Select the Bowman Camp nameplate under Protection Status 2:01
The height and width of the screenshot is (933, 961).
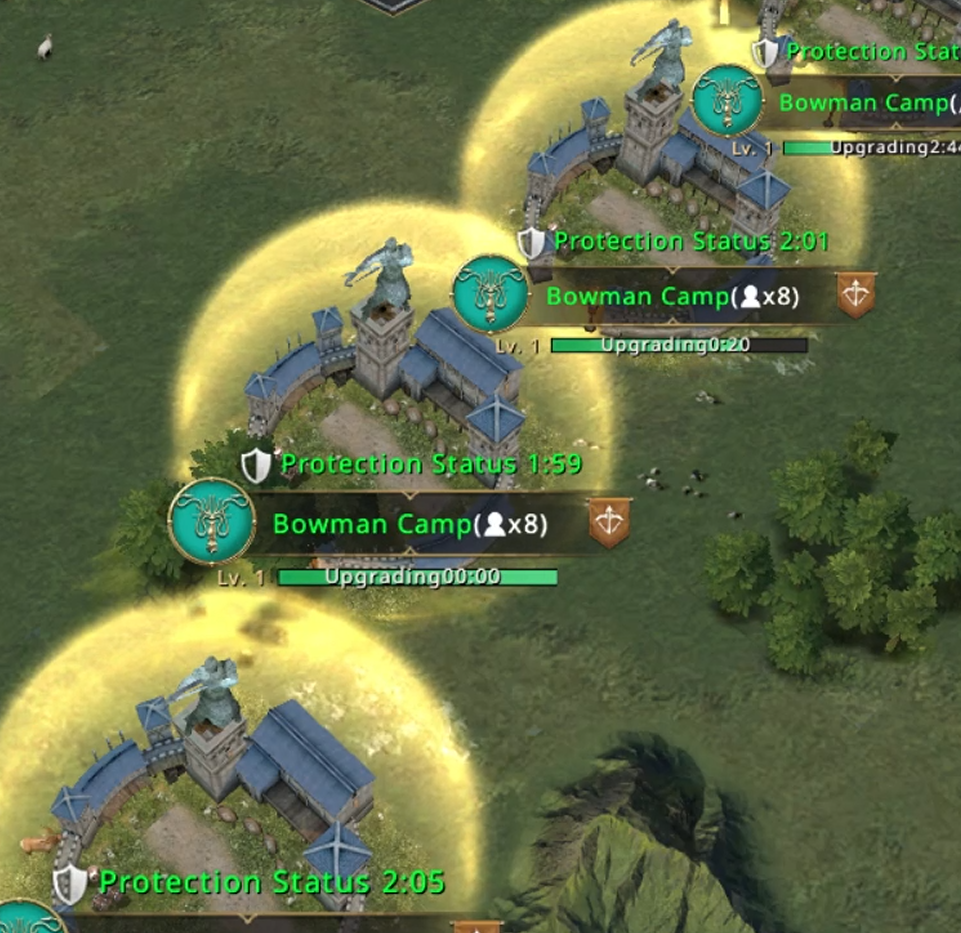tap(672, 296)
